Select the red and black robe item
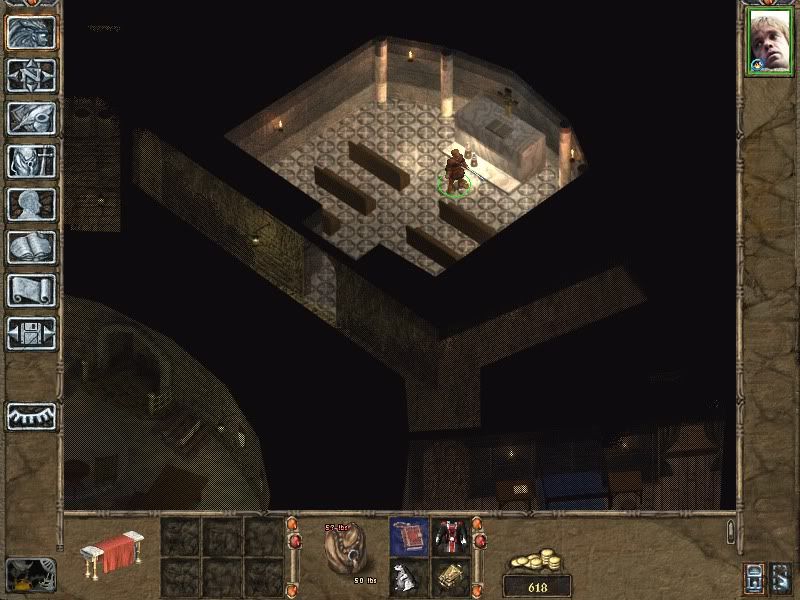Viewport: 800px width, 600px height. (x=451, y=535)
